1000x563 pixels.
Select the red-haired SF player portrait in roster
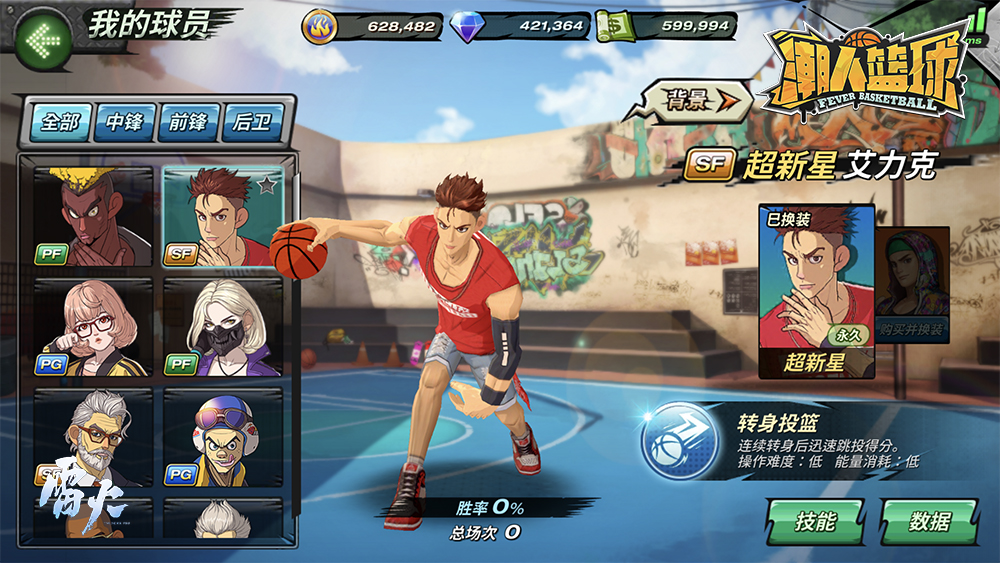[x=223, y=217]
